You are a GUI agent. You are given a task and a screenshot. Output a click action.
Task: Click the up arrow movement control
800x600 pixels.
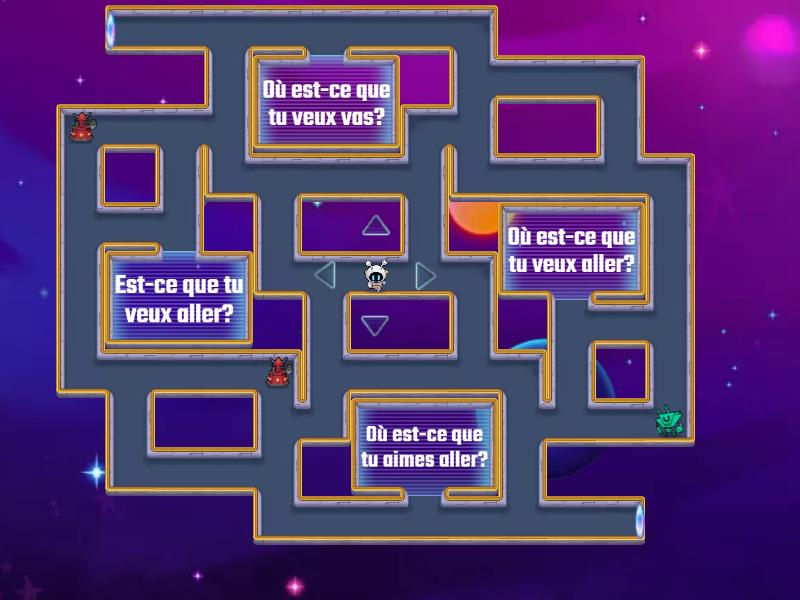click(375, 226)
